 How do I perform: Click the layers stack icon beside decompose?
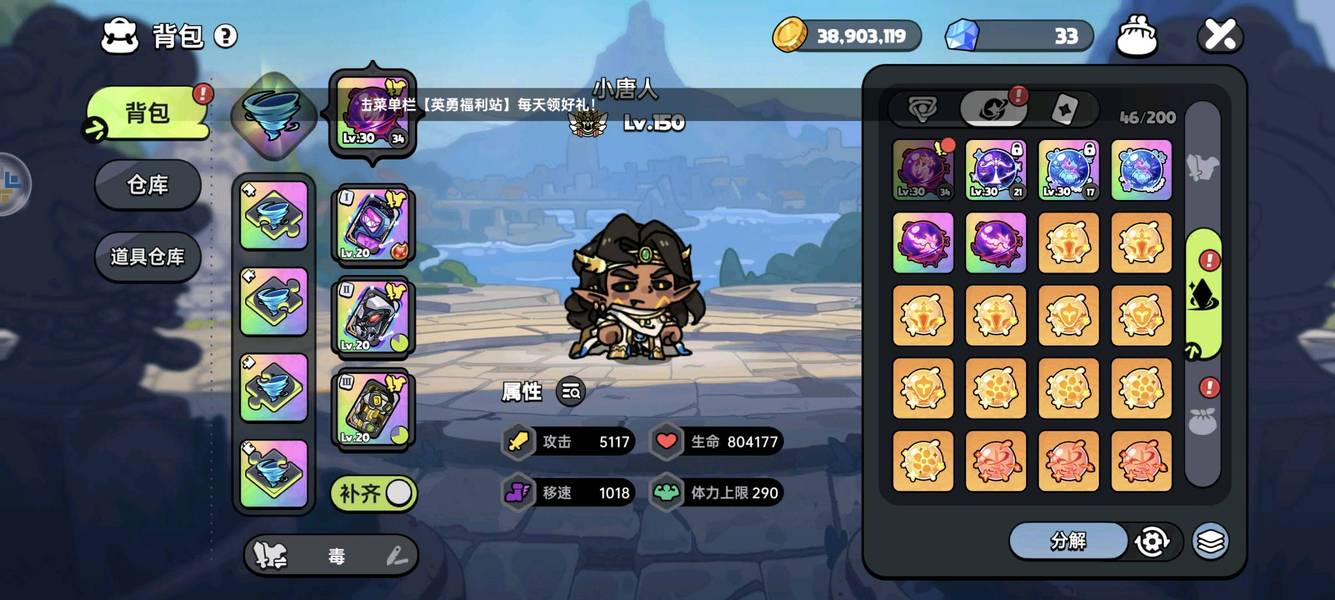(x=1211, y=541)
